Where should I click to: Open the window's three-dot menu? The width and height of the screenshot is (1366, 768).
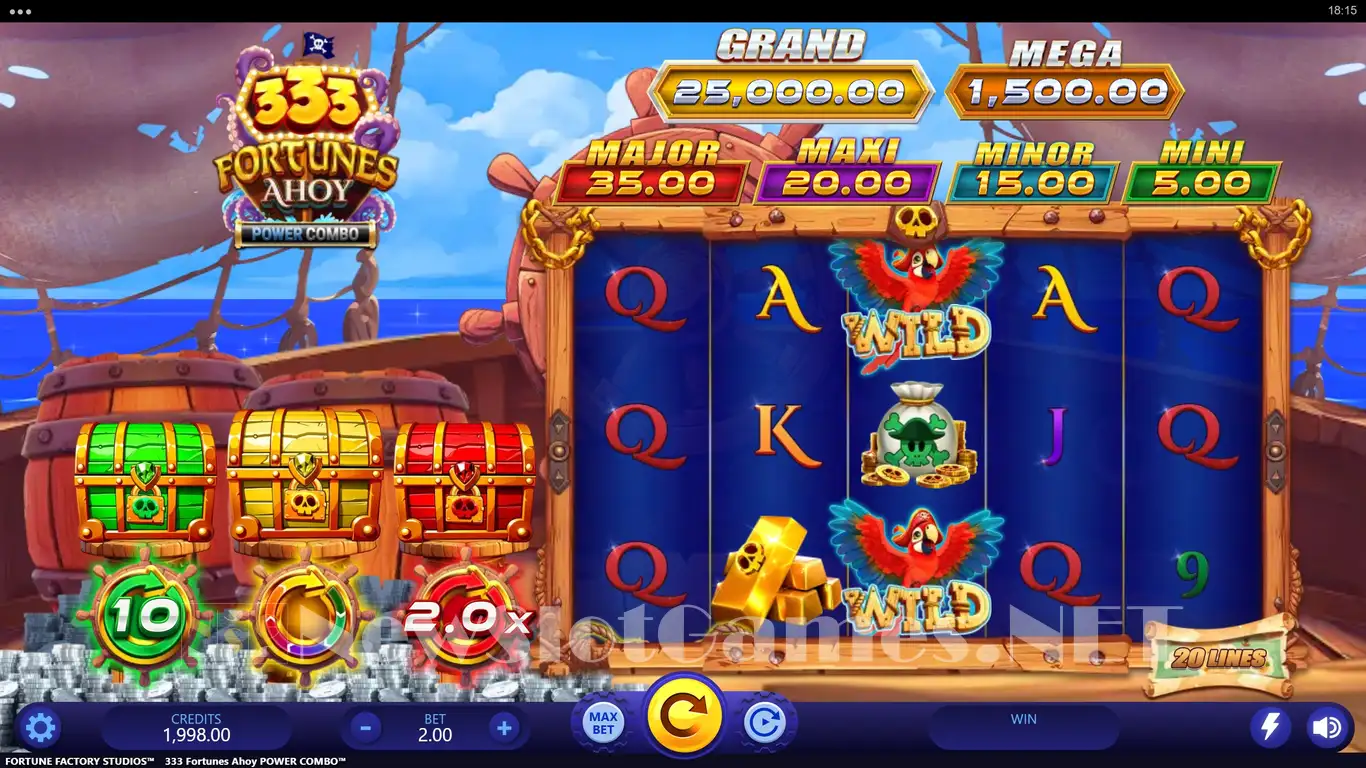19,11
